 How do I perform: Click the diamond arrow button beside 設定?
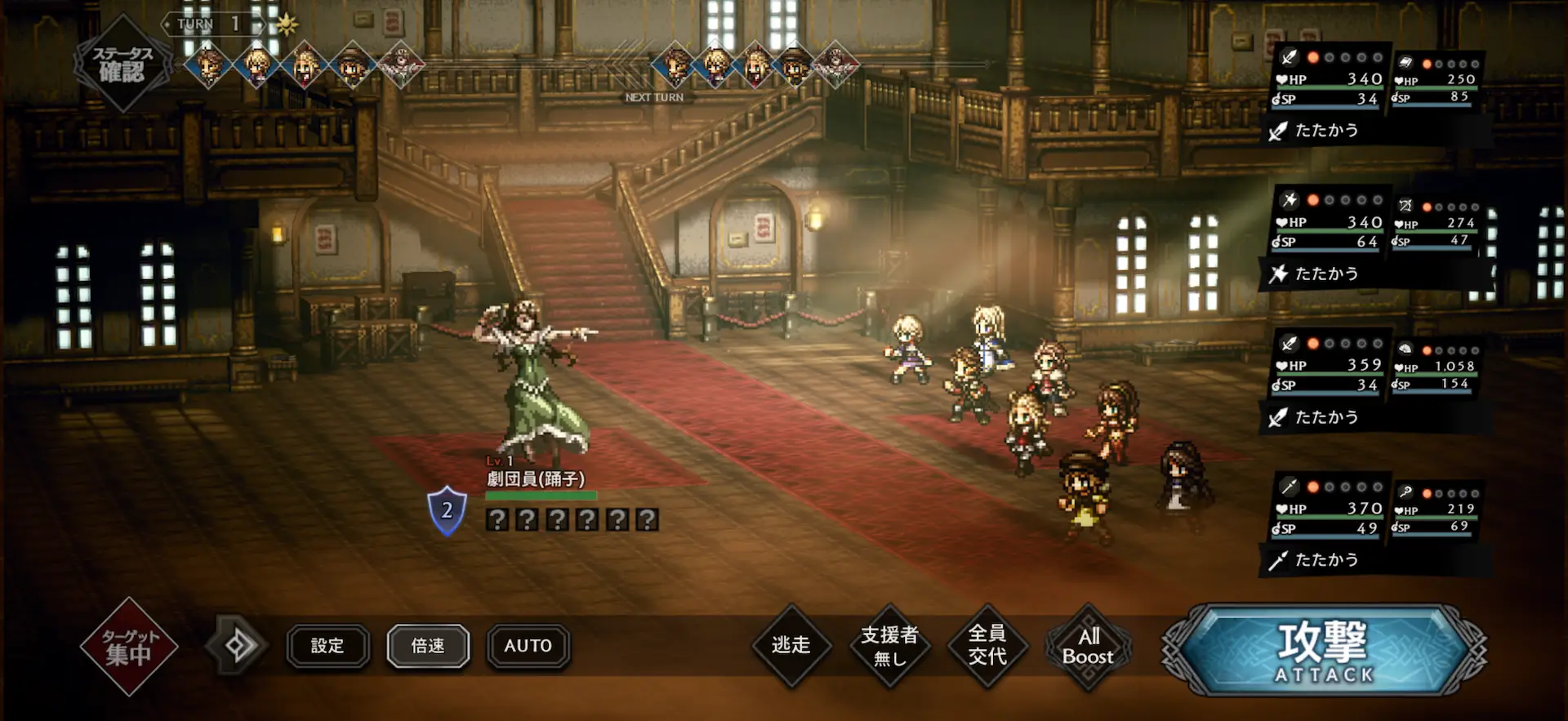coord(238,646)
